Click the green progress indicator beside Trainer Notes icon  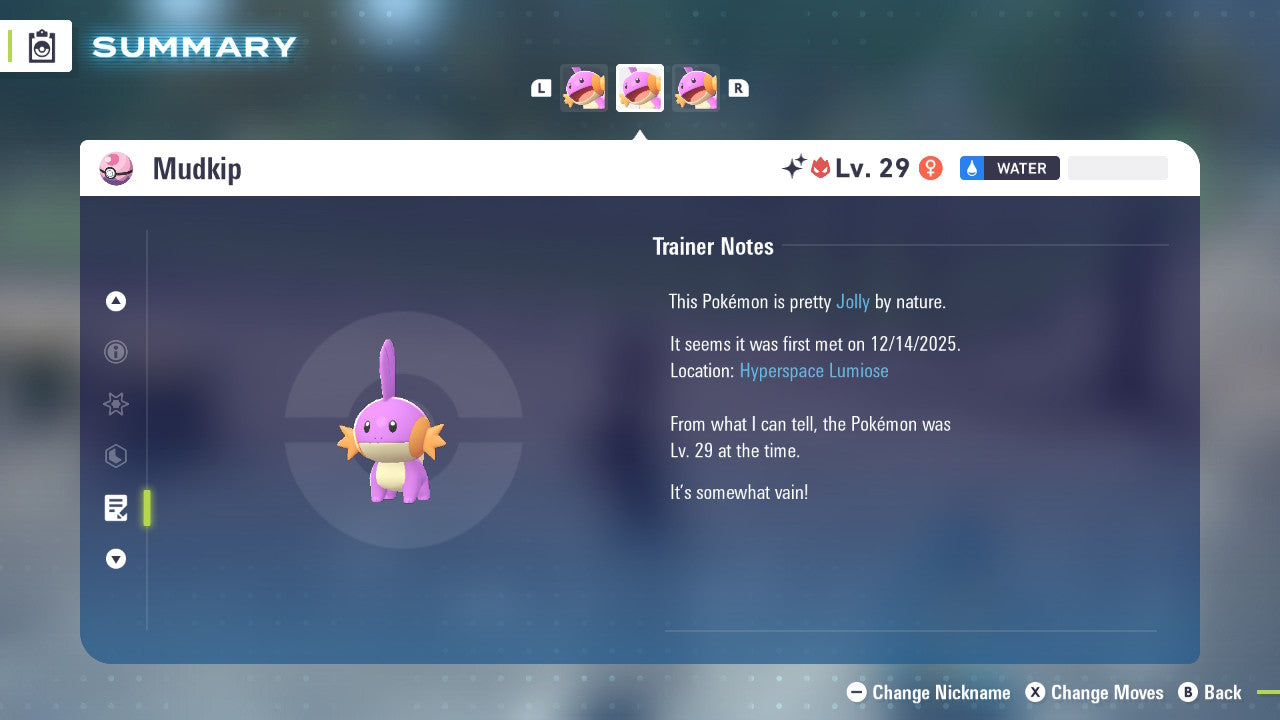click(x=147, y=508)
